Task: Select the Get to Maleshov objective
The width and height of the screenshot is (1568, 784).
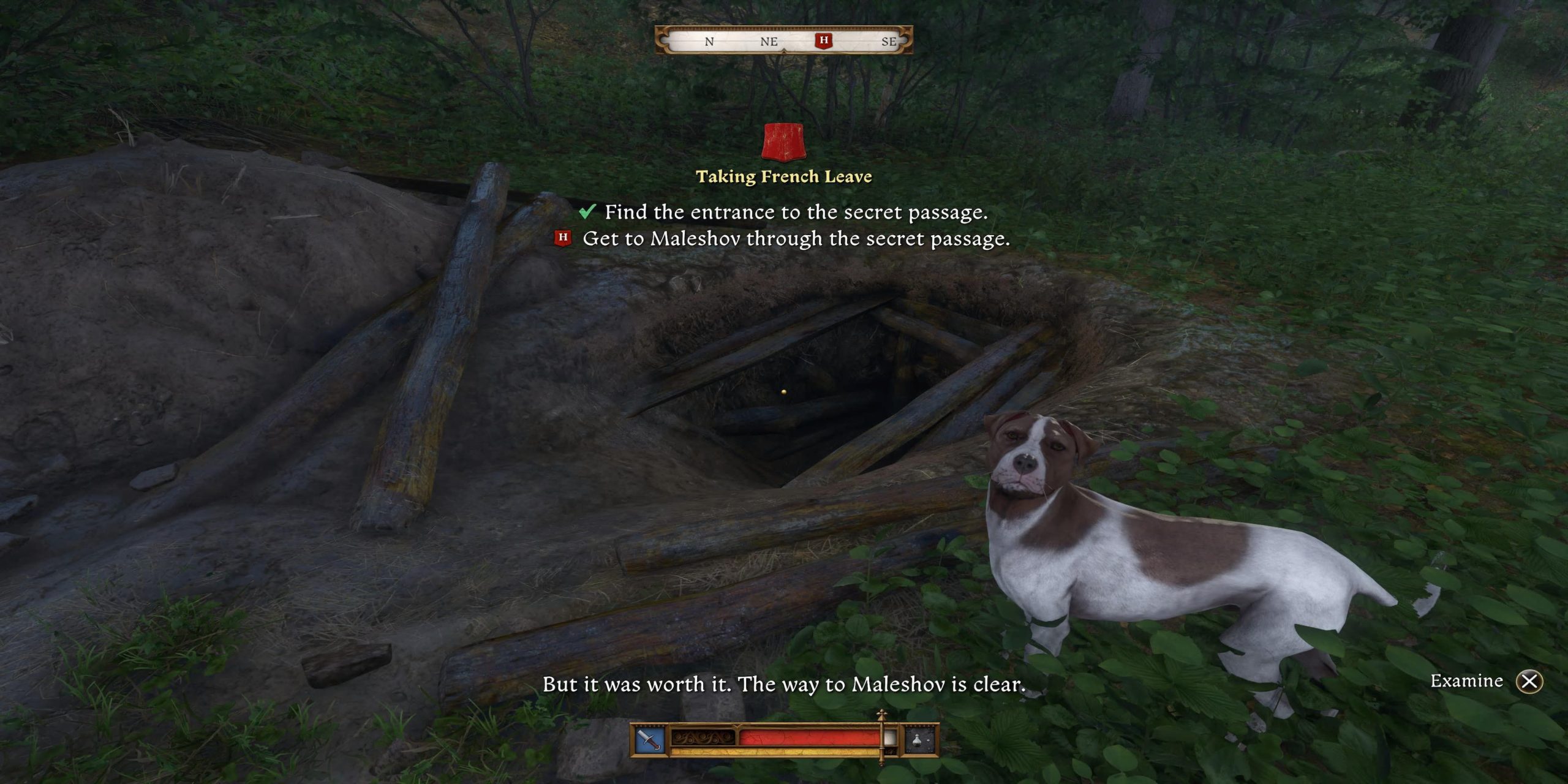Action: click(x=796, y=238)
